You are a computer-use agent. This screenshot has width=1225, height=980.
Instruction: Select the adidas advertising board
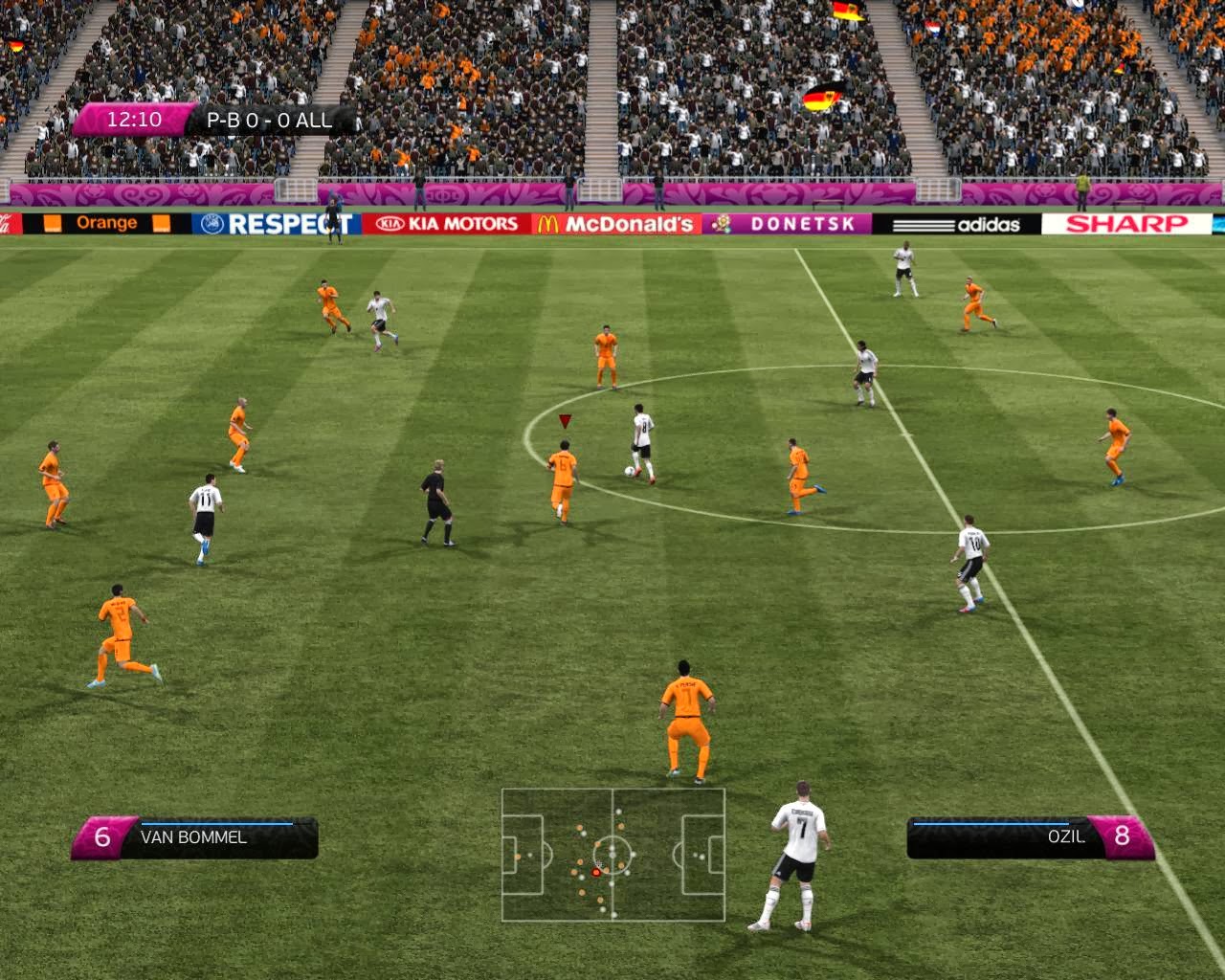coord(959,223)
